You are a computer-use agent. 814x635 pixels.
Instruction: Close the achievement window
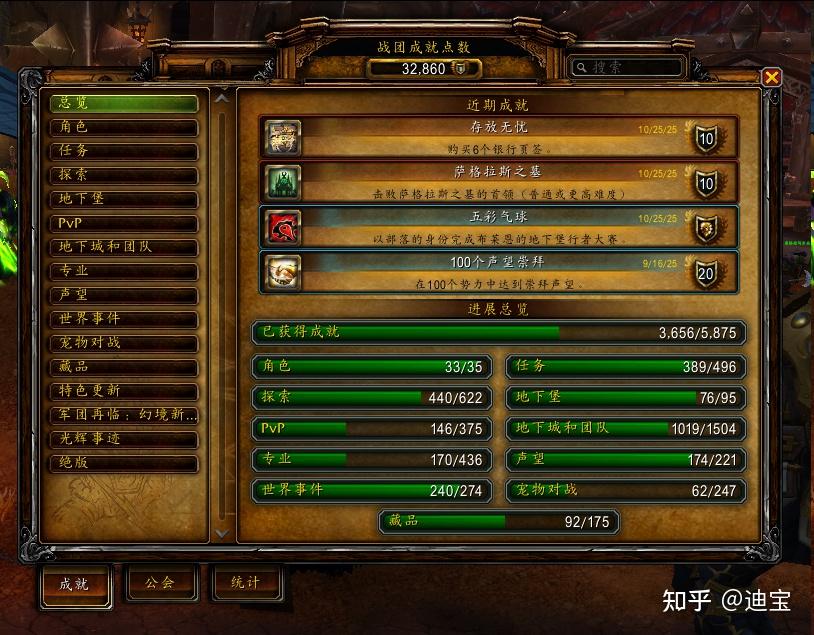click(771, 77)
